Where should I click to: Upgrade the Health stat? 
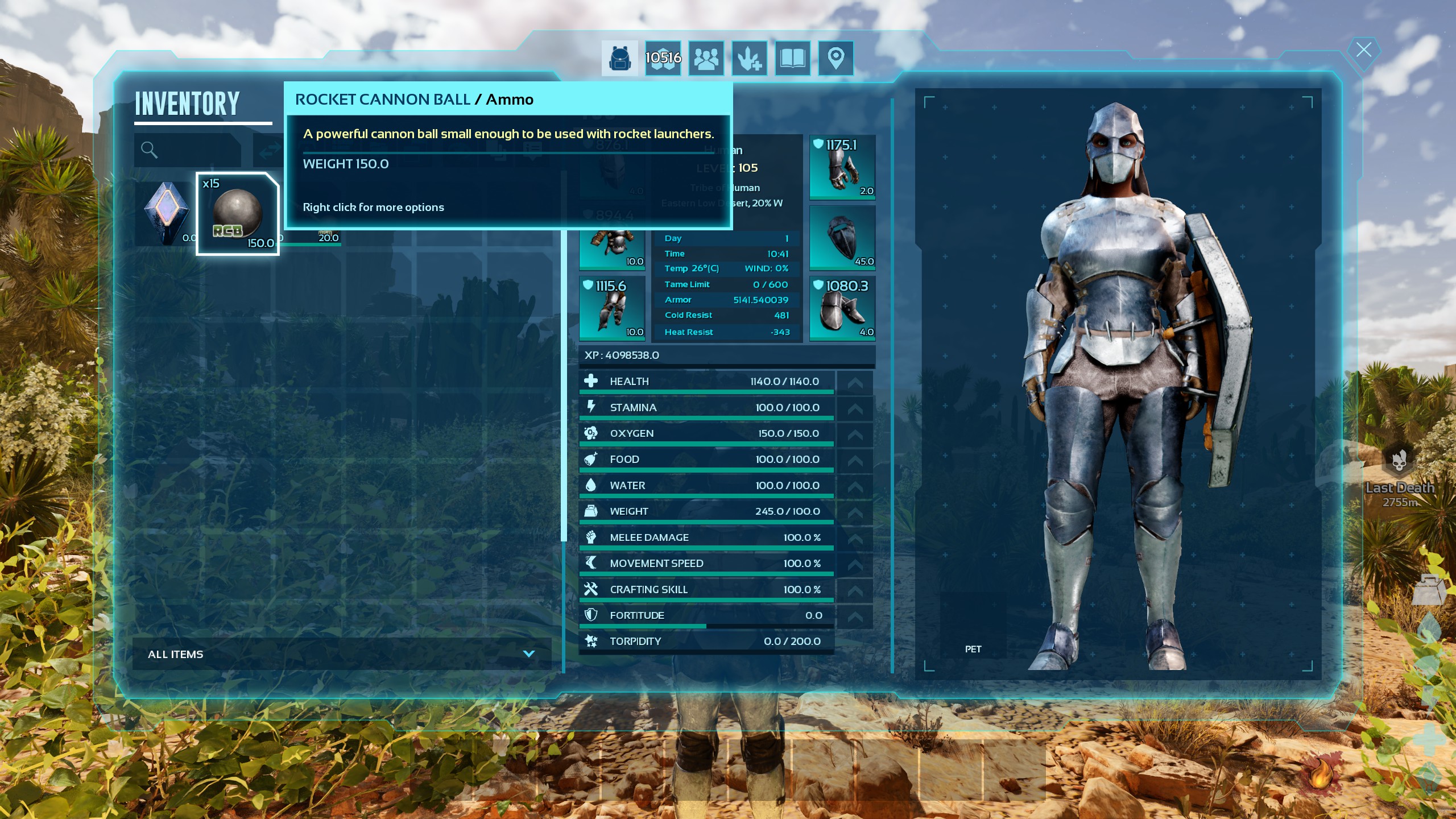pos(855,382)
